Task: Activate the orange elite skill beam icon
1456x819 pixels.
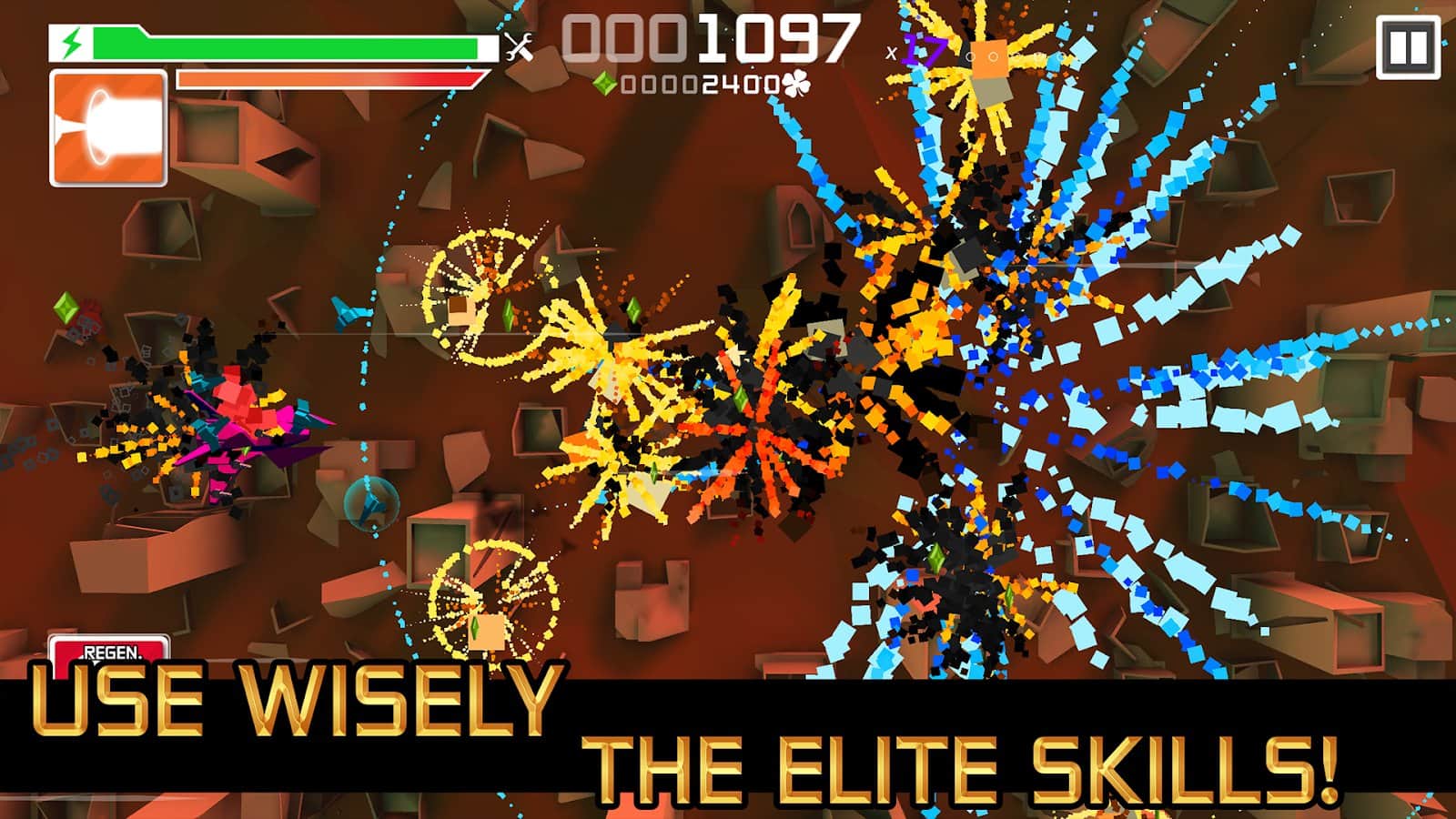Action: click(108, 128)
